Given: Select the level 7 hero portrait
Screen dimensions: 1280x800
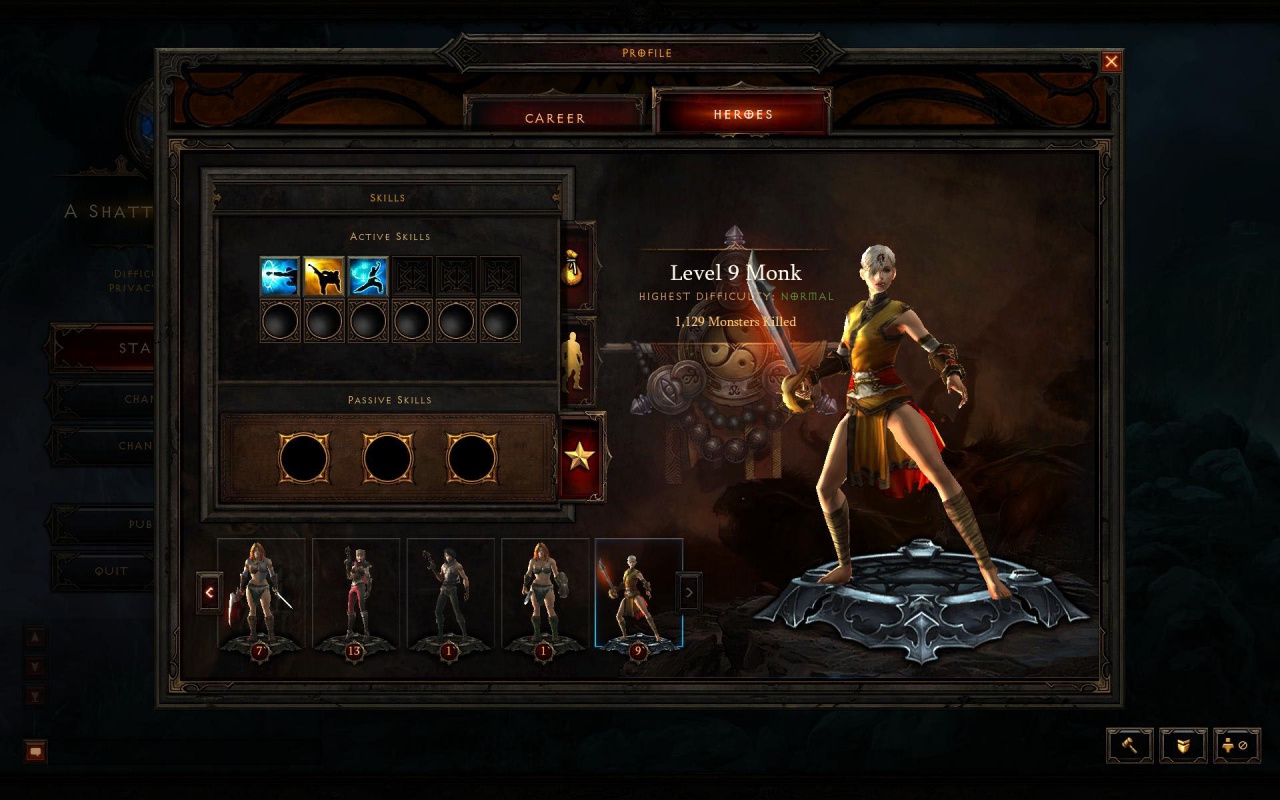Looking at the screenshot, I should 261,594.
